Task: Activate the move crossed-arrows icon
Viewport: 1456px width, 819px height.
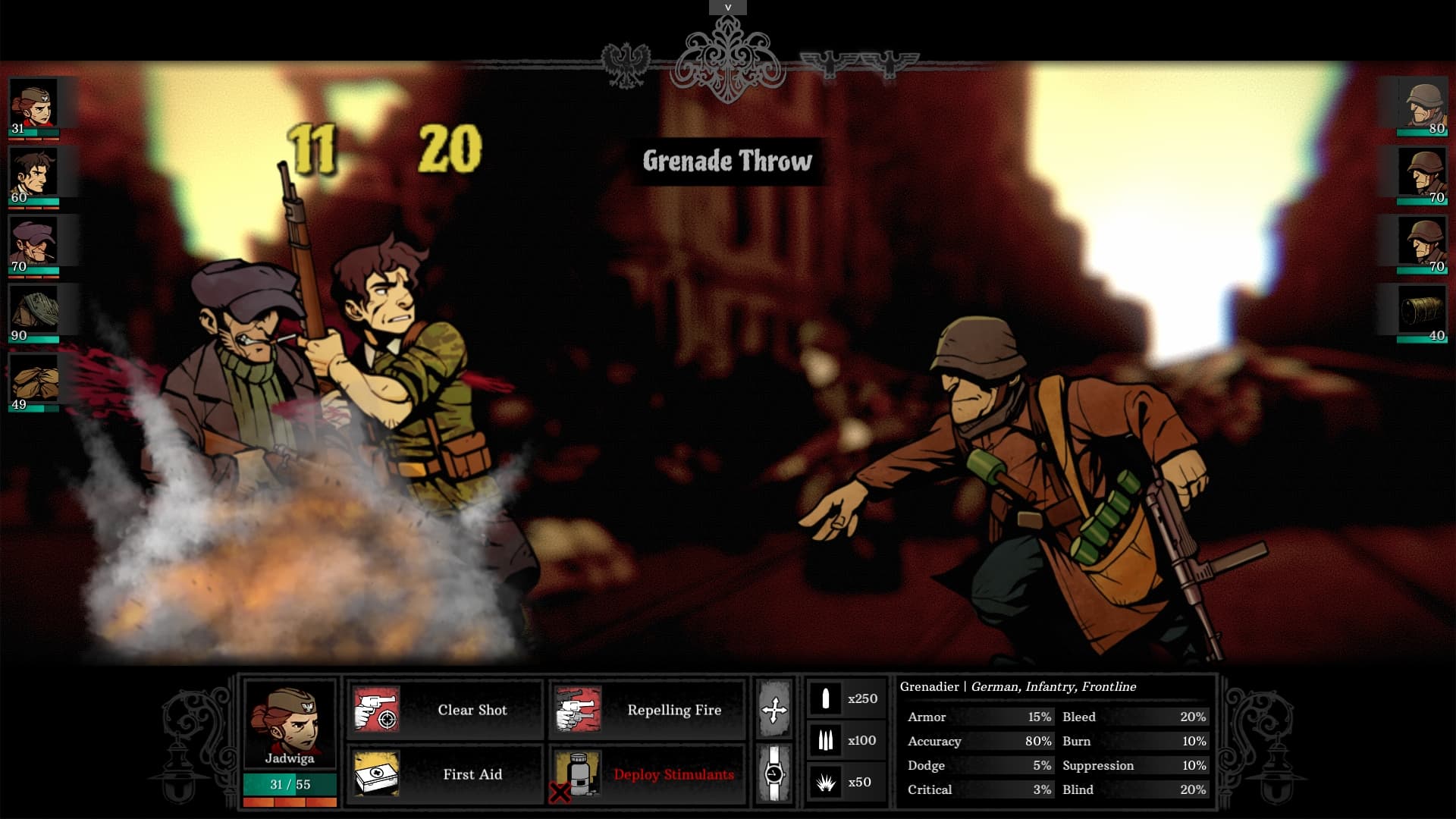Action: (x=774, y=710)
